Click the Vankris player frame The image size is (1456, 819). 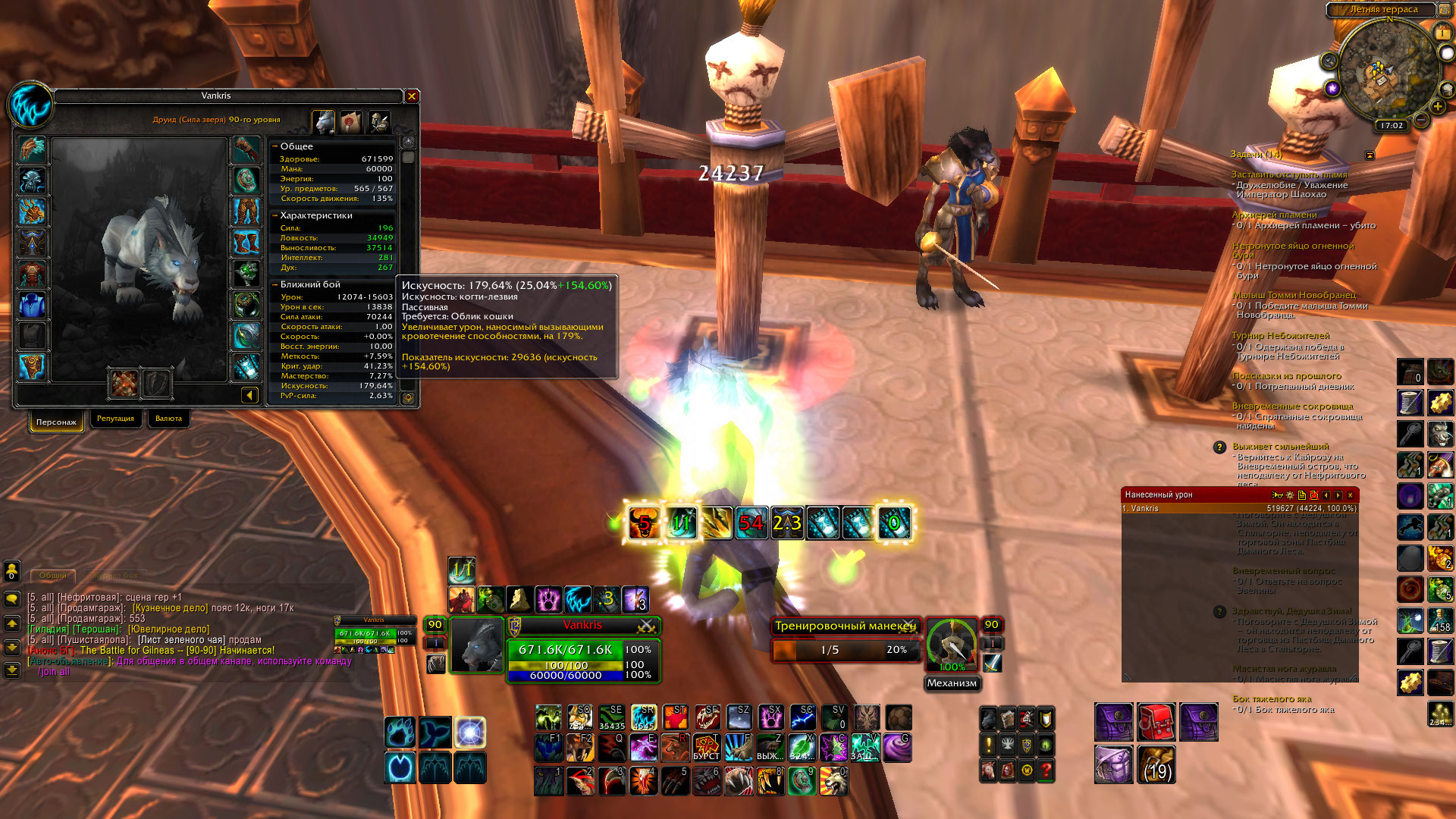pyautogui.click(x=582, y=626)
